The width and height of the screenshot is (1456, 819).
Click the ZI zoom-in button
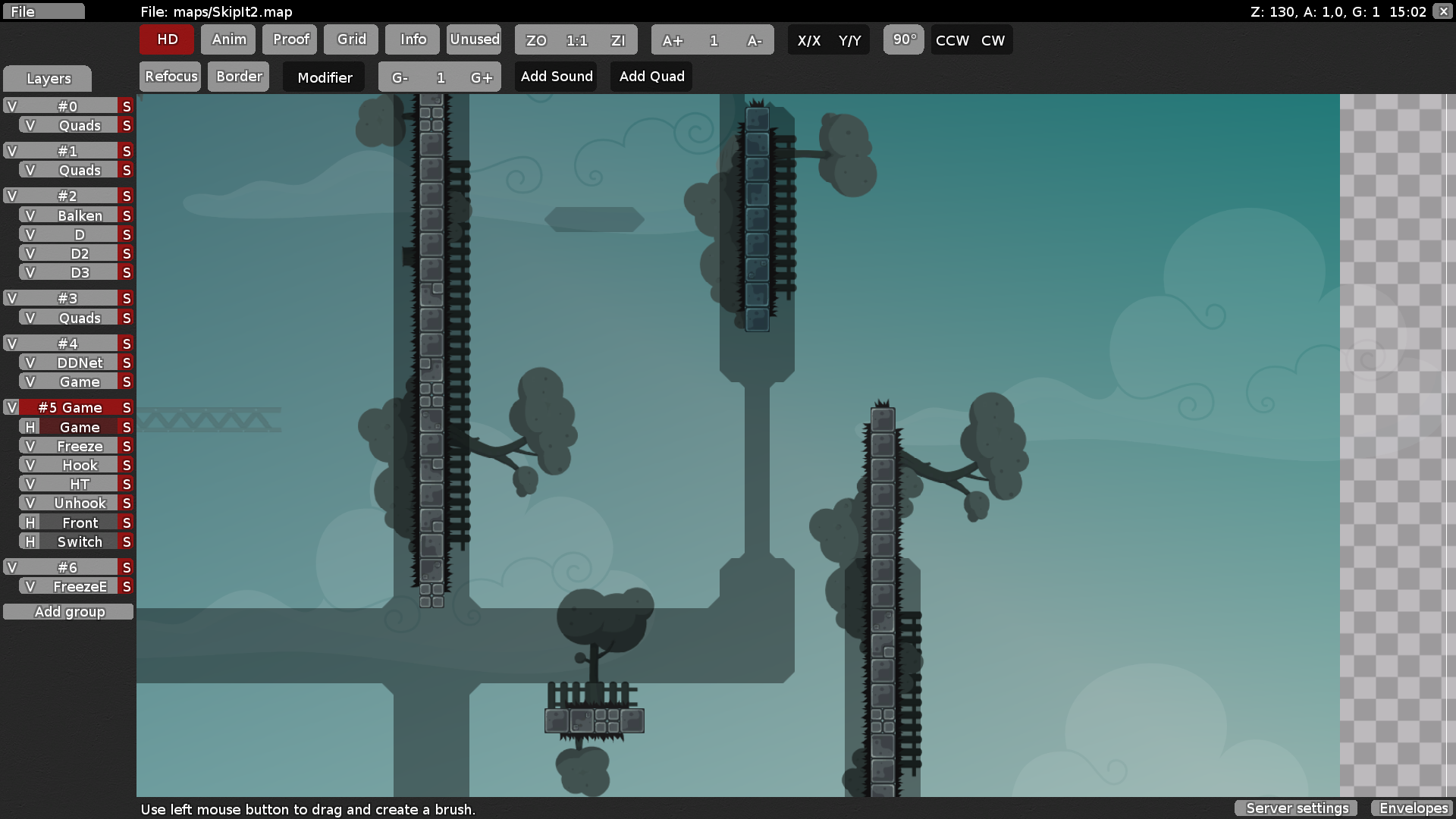click(618, 40)
